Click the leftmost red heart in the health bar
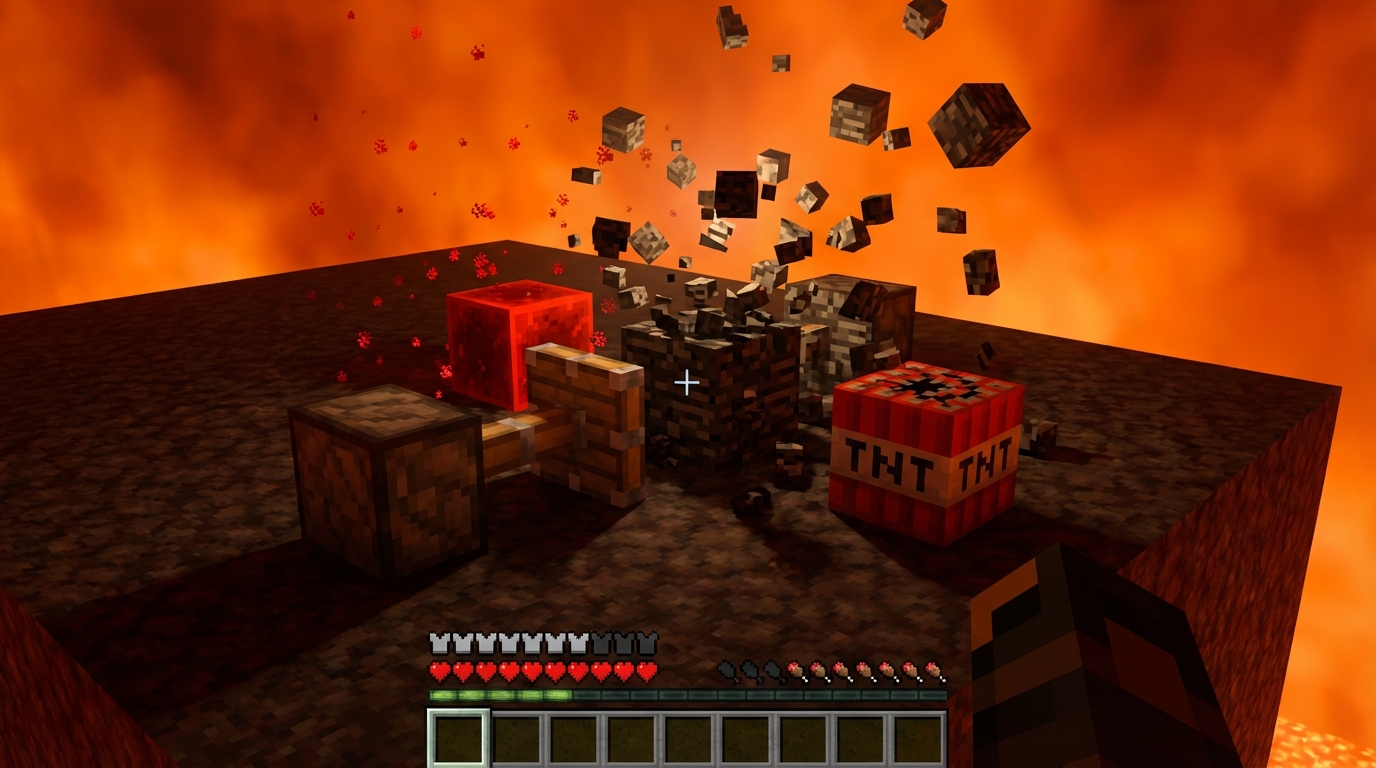Screen dimensions: 1376x768 point(440,671)
